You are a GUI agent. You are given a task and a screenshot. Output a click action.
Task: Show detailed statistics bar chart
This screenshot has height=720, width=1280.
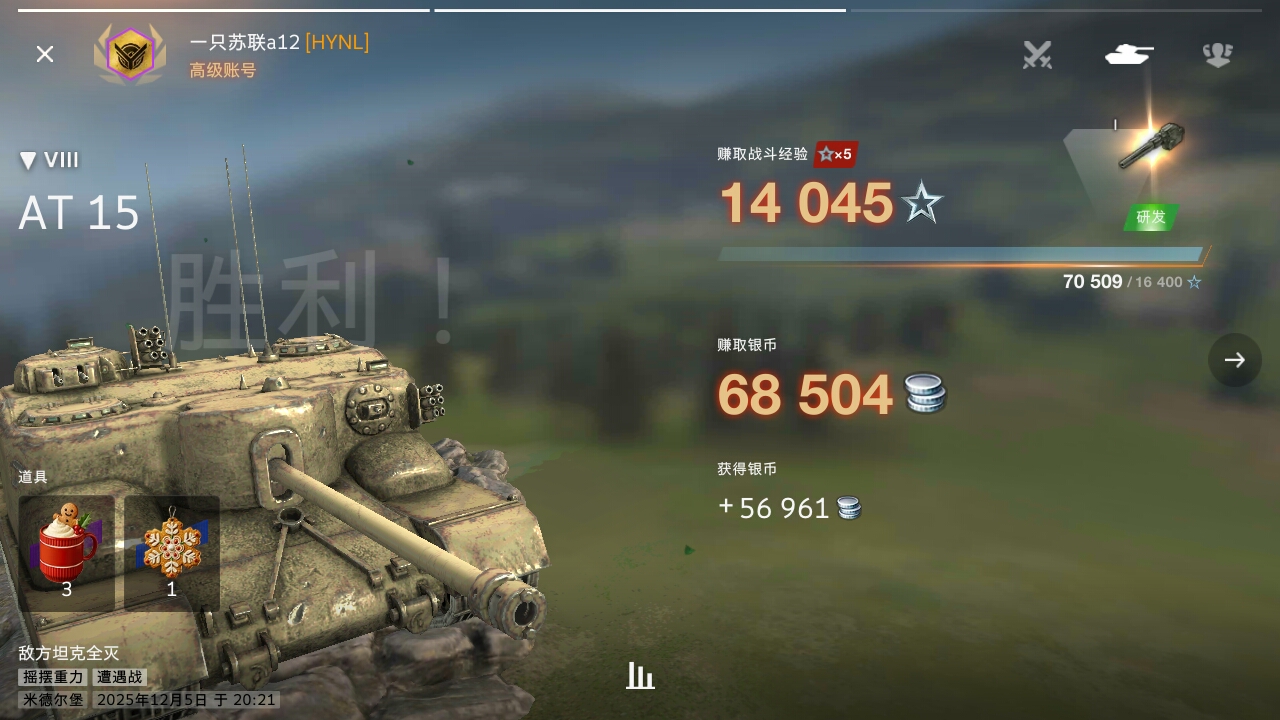[x=640, y=677]
